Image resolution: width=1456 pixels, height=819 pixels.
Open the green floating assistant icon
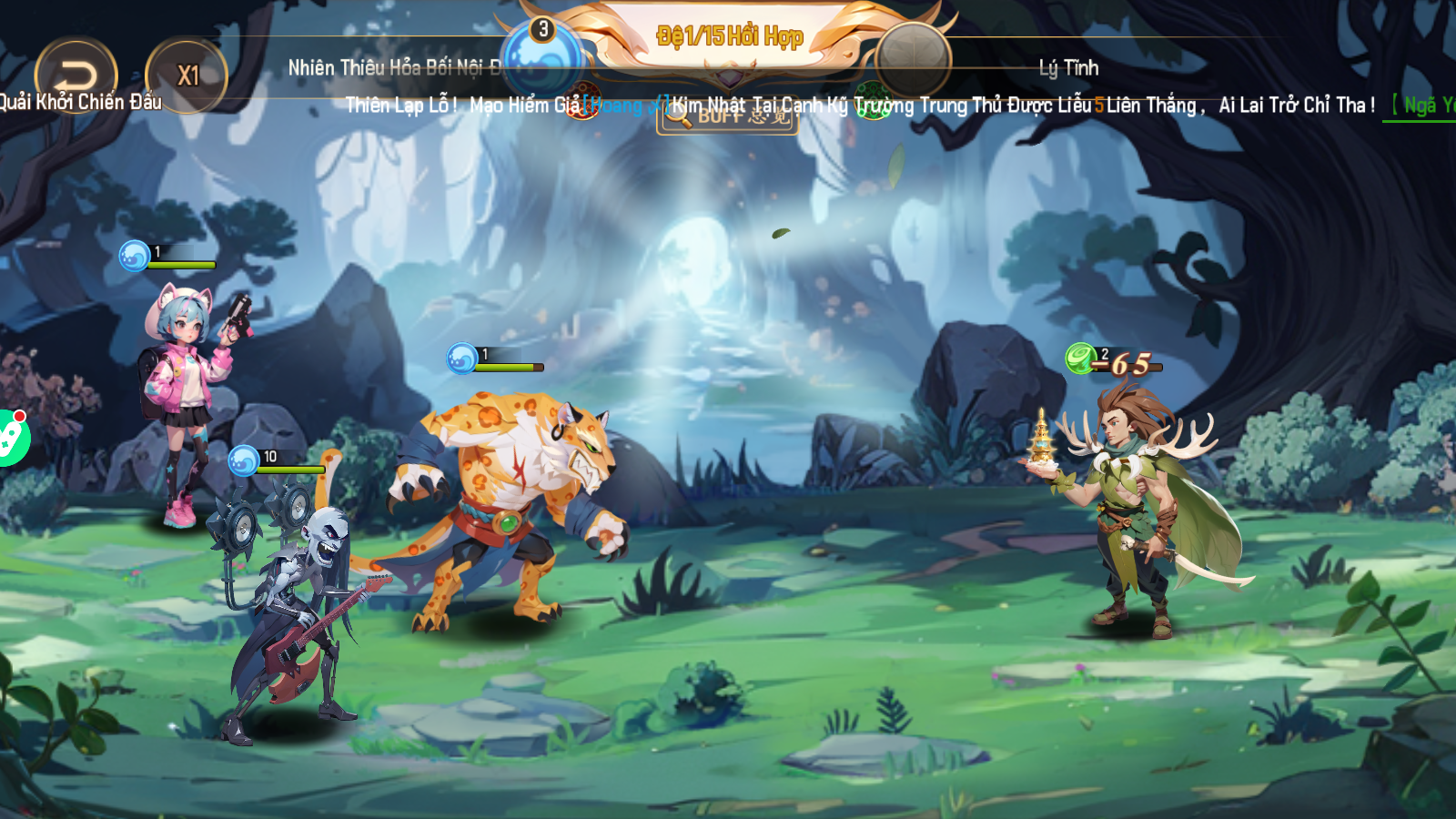pyautogui.click(x=11, y=438)
